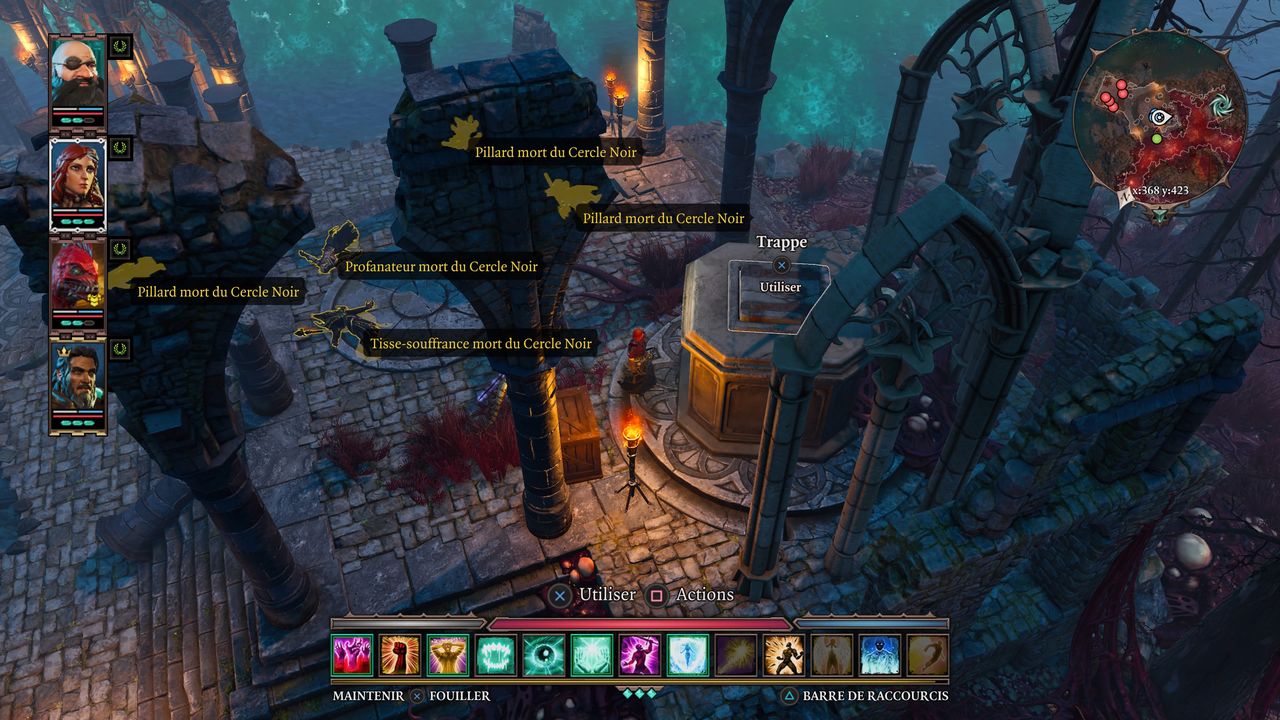Activate the orange fighting stance skill
Image resolution: width=1280 pixels, height=720 pixels.
[x=784, y=655]
